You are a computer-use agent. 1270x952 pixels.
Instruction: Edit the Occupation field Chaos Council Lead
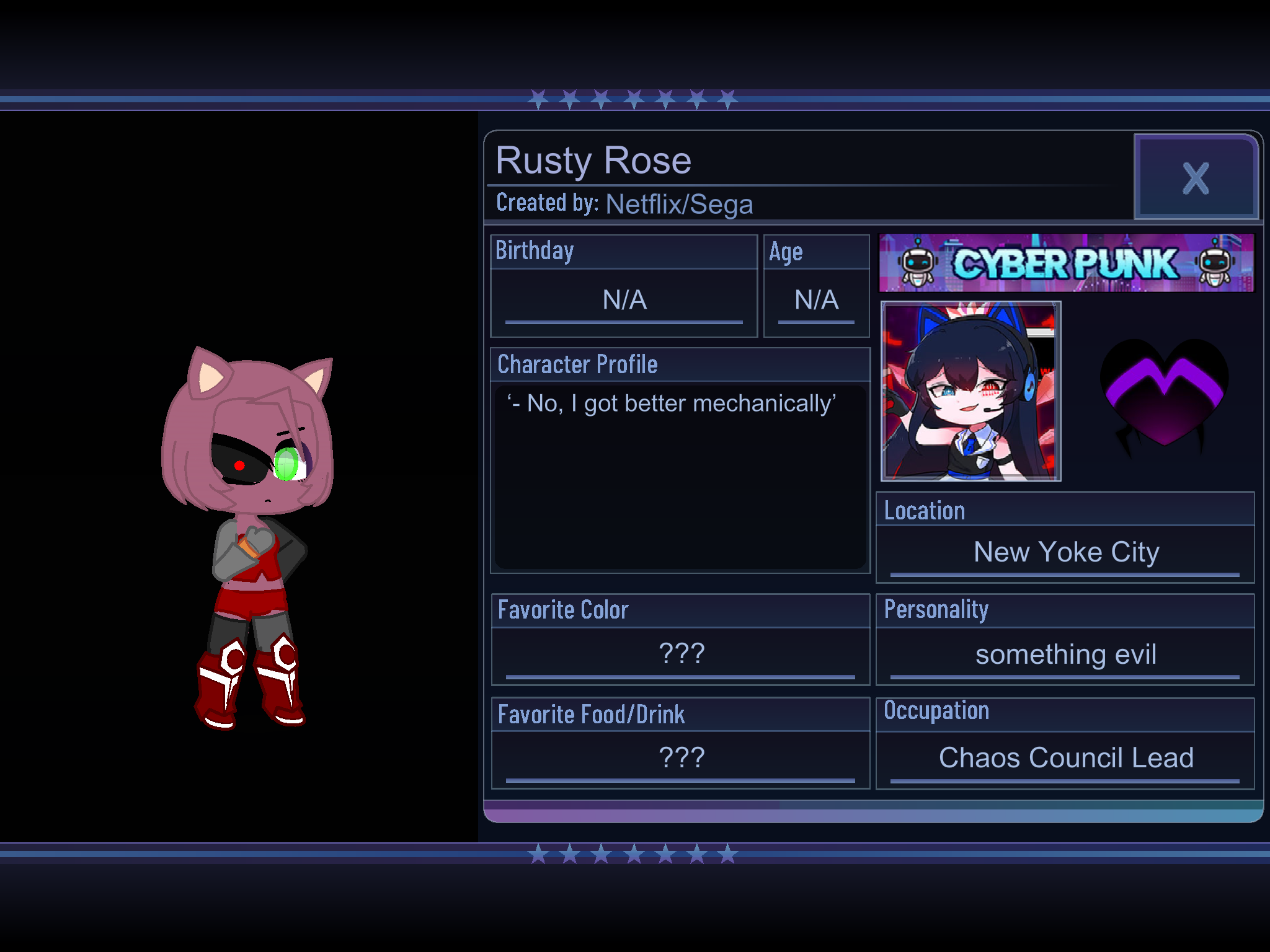click(1065, 757)
